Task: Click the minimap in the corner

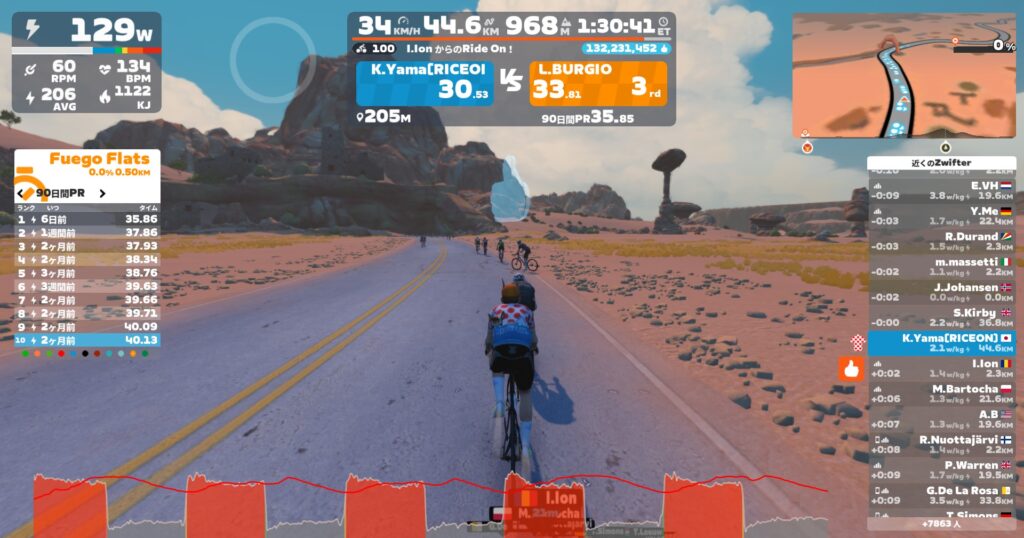Action: point(904,75)
